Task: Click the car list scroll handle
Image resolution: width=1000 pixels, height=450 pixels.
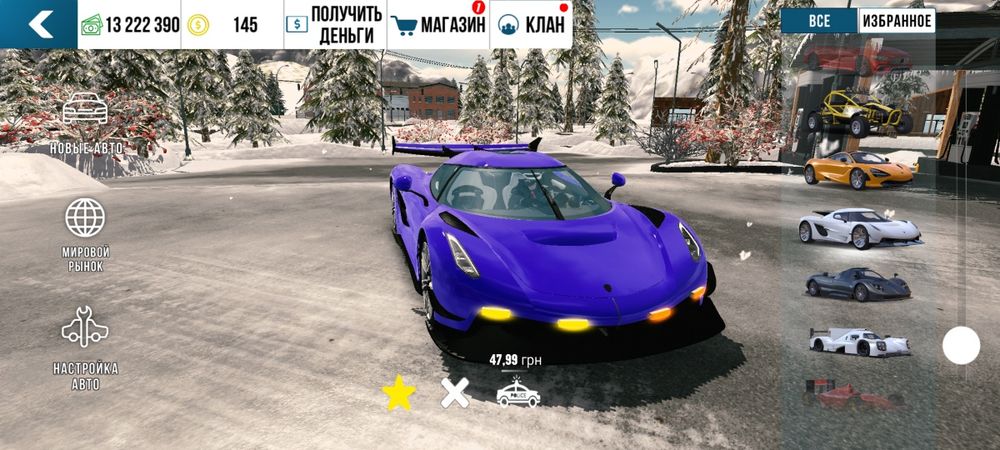Action: [x=961, y=346]
